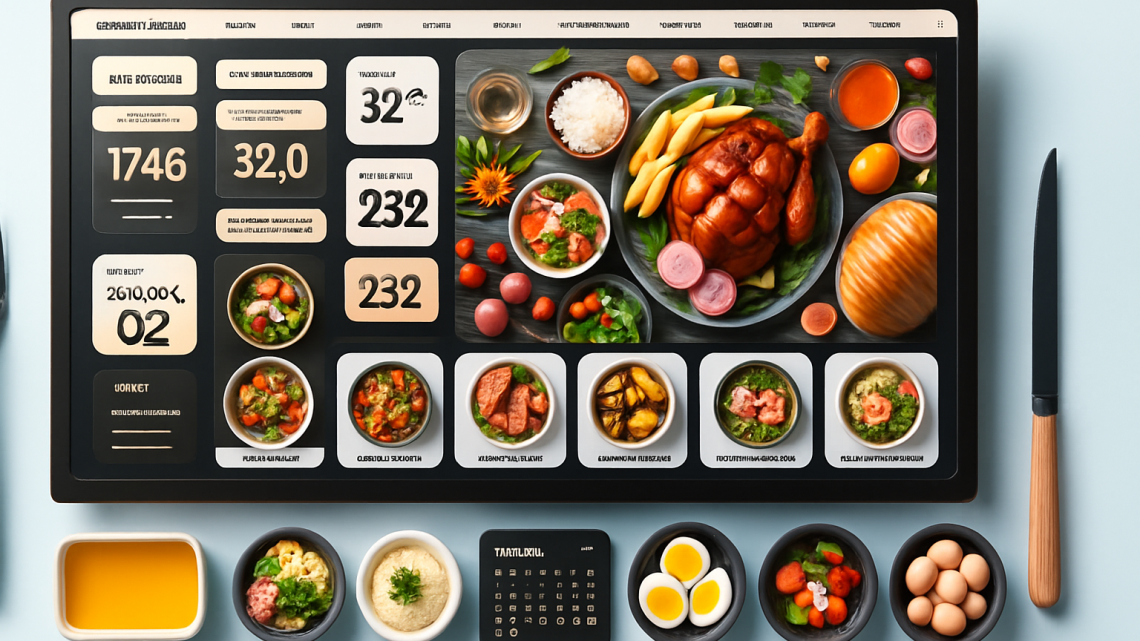Click the dark tile showing 32,0

tap(270, 160)
